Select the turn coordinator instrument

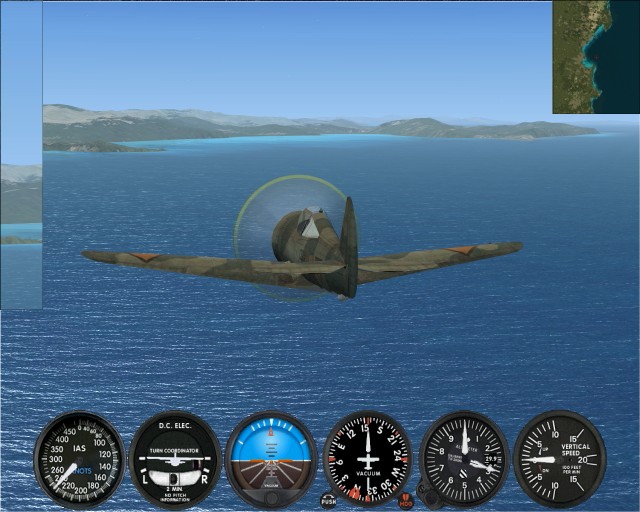174,459
